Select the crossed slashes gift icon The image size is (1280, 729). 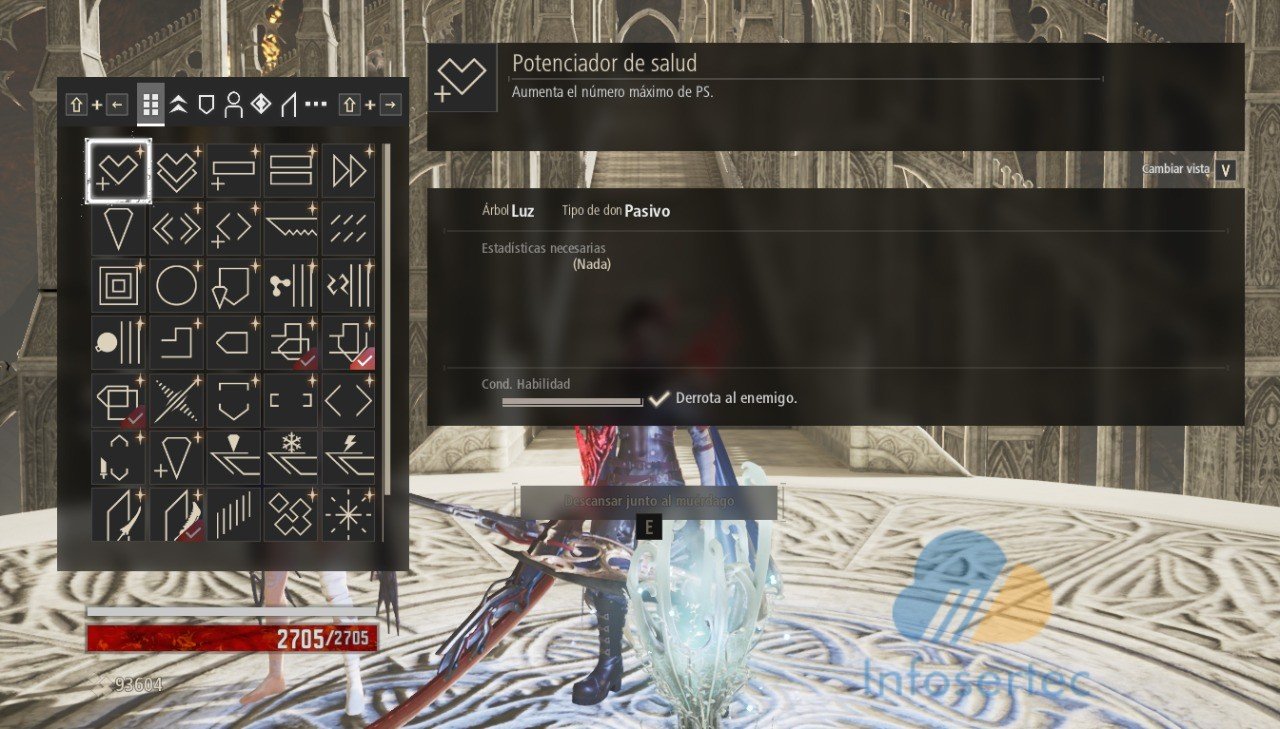[x=176, y=400]
